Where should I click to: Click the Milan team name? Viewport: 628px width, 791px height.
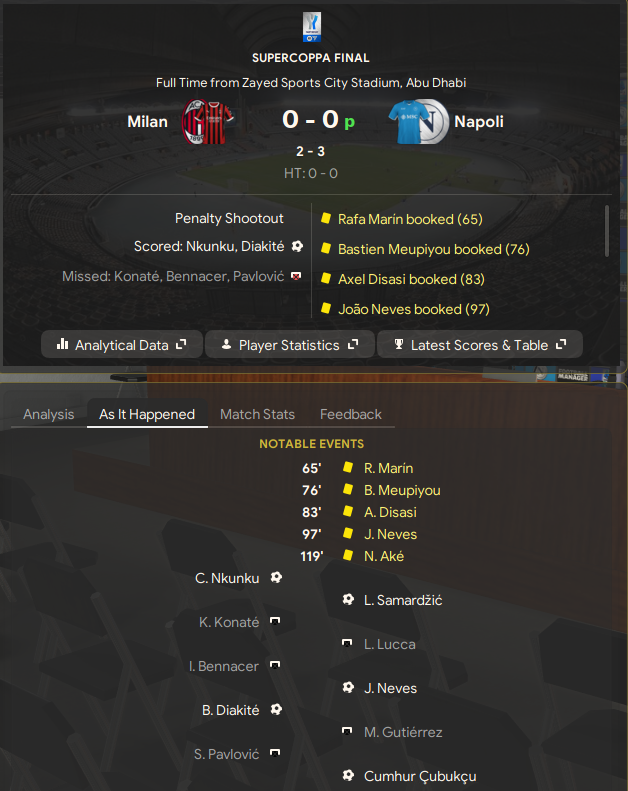tap(147, 122)
